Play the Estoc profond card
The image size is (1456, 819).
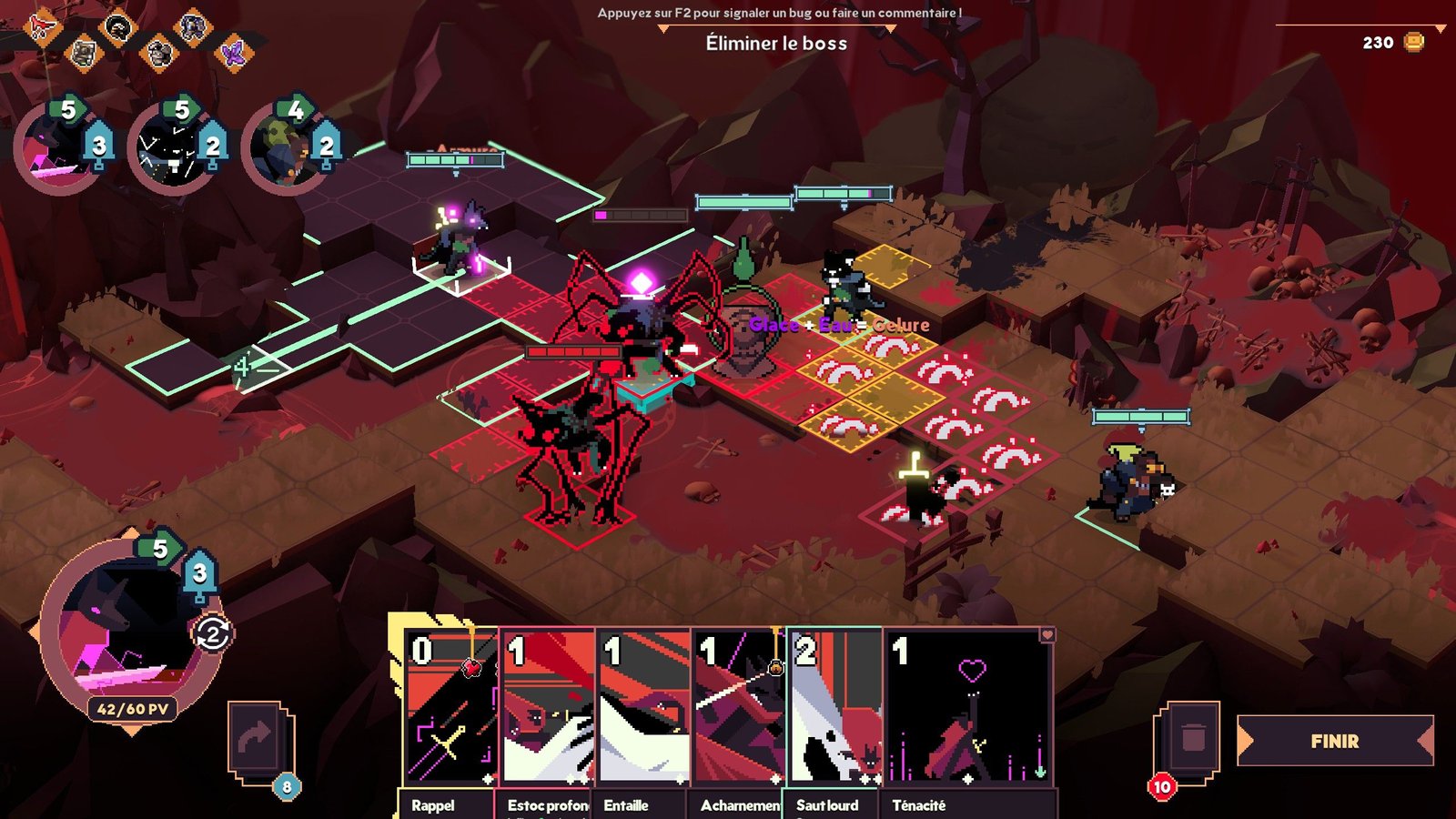548,708
